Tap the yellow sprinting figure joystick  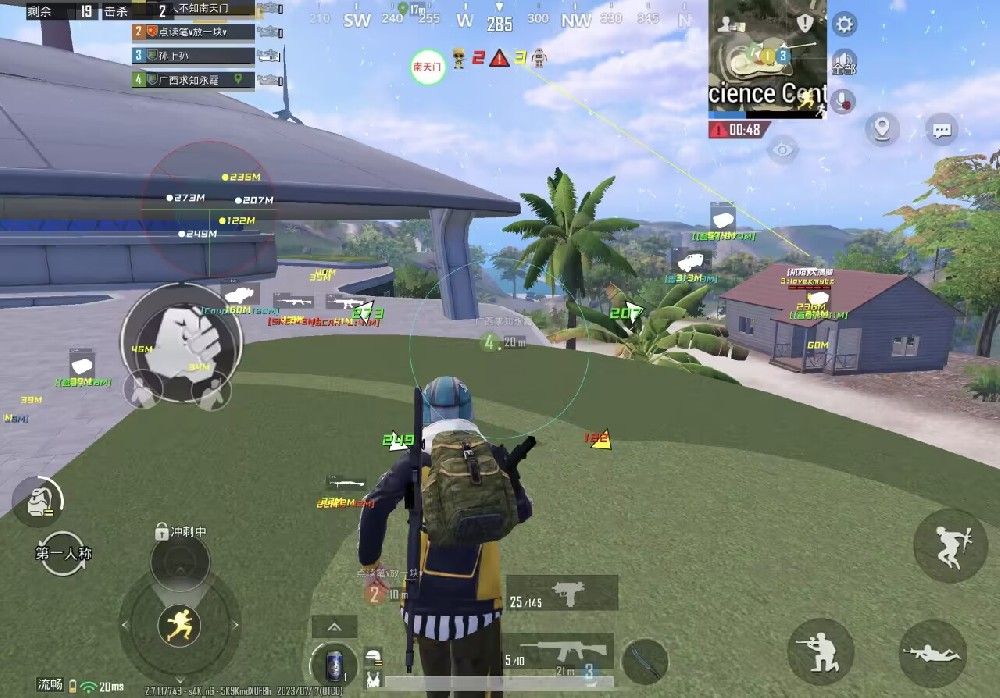click(180, 626)
